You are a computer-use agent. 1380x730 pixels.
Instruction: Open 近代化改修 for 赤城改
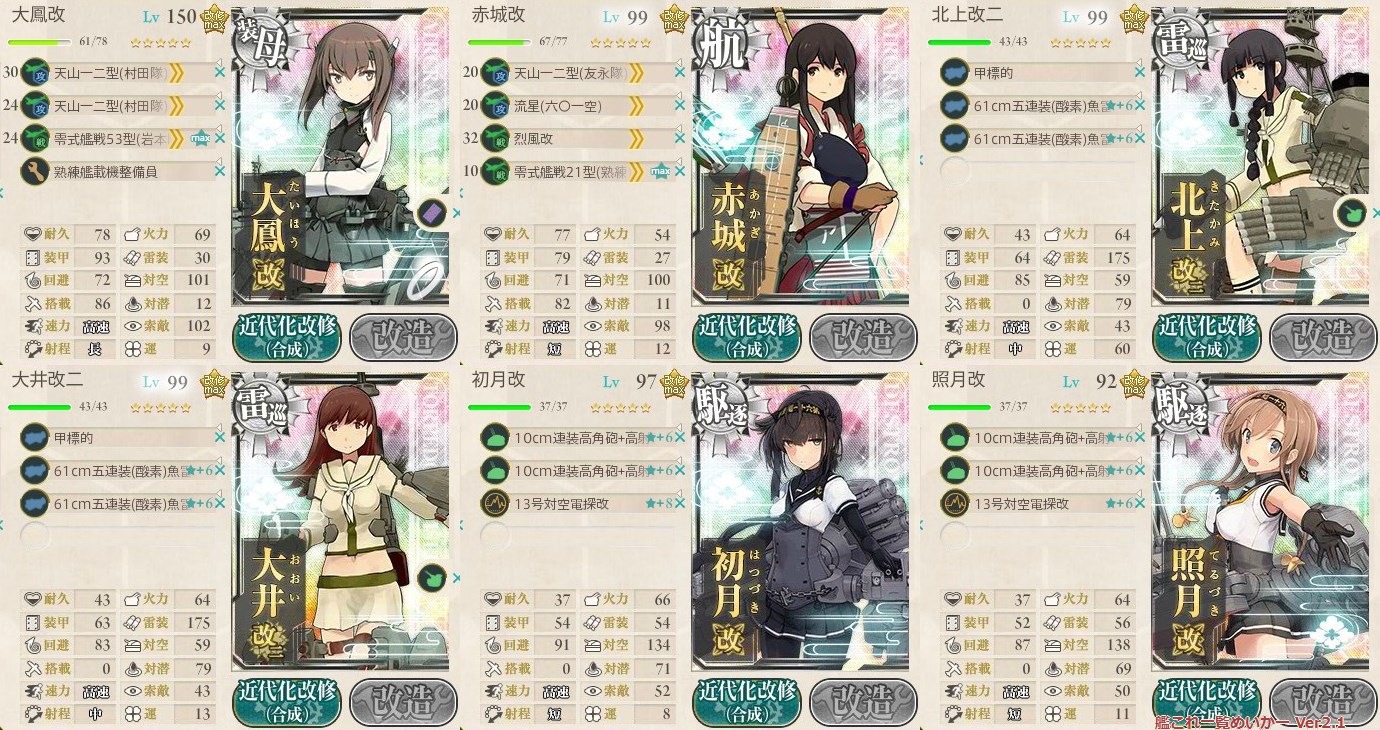746,338
